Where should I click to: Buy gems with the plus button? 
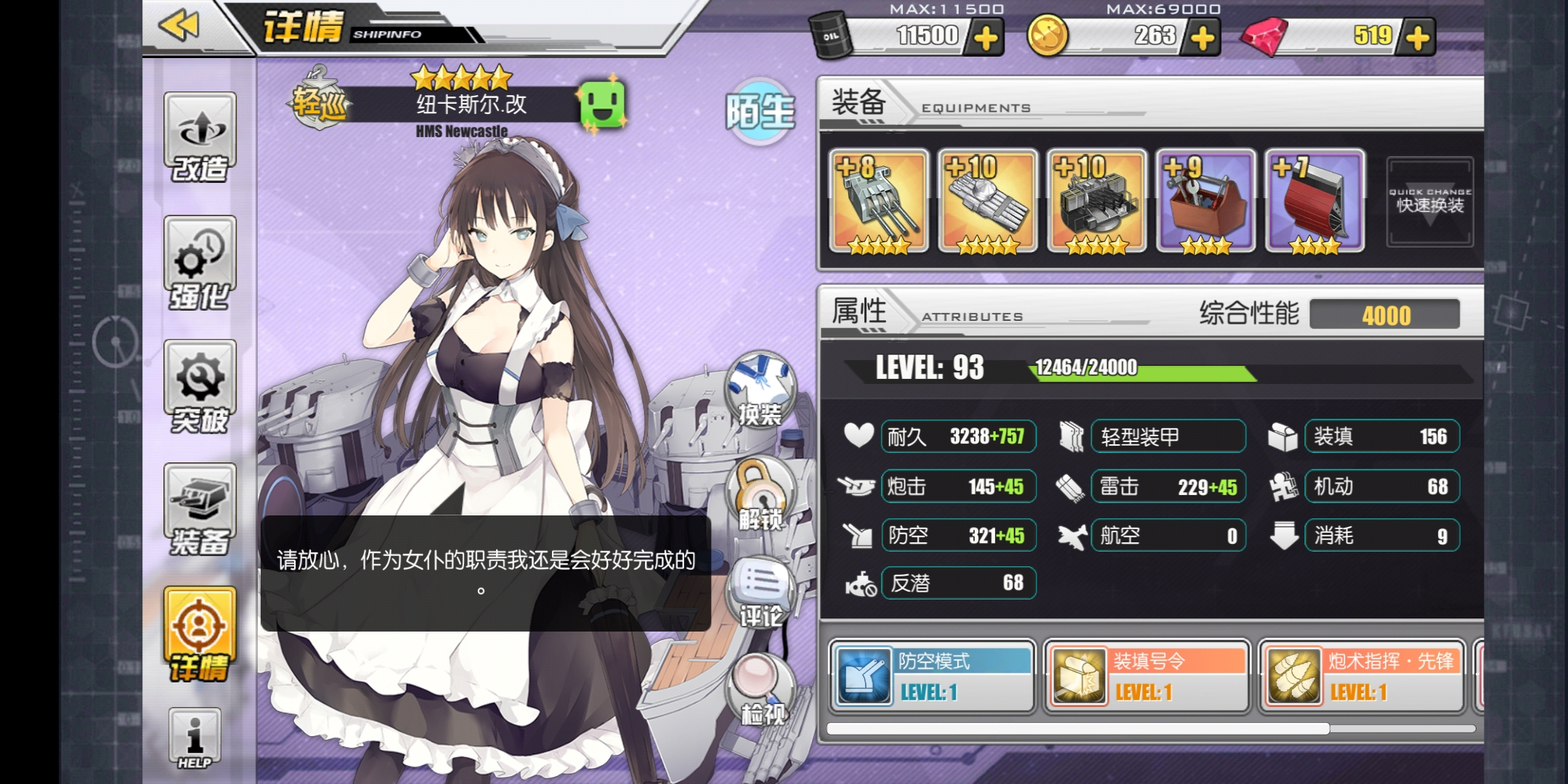click(x=1417, y=38)
